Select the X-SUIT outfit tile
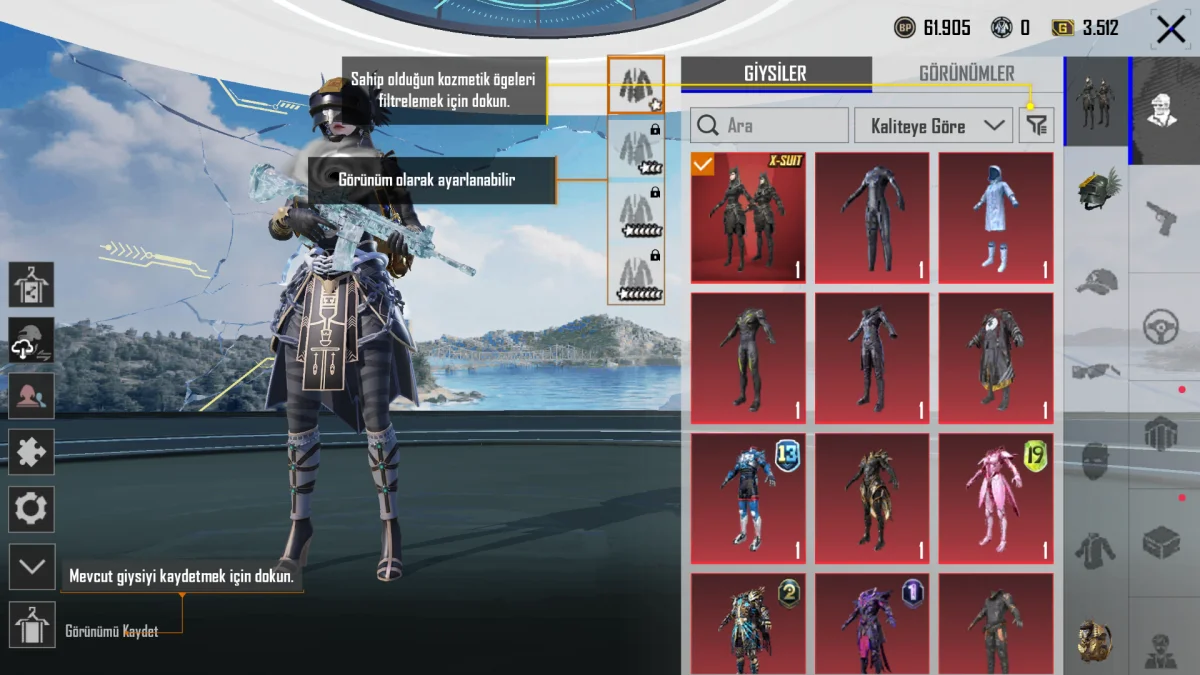 pos(748,218)
